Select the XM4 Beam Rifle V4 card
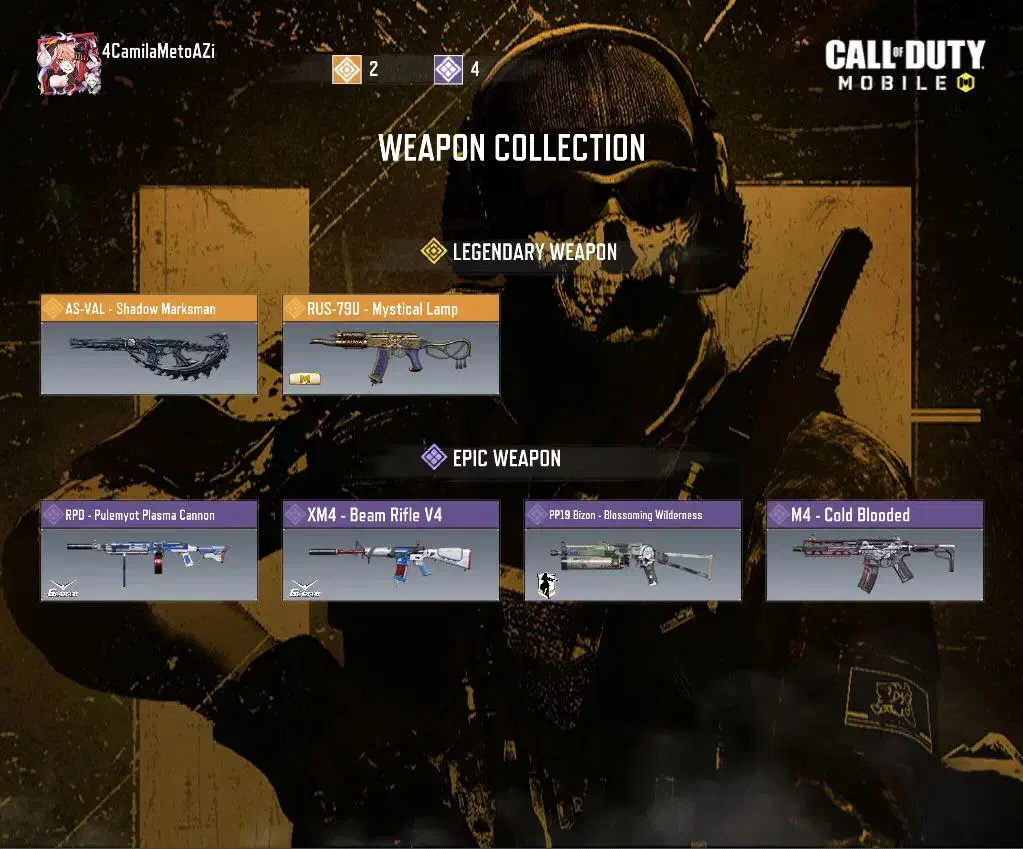Screen dimensions: 1023x849 [391, 551]
